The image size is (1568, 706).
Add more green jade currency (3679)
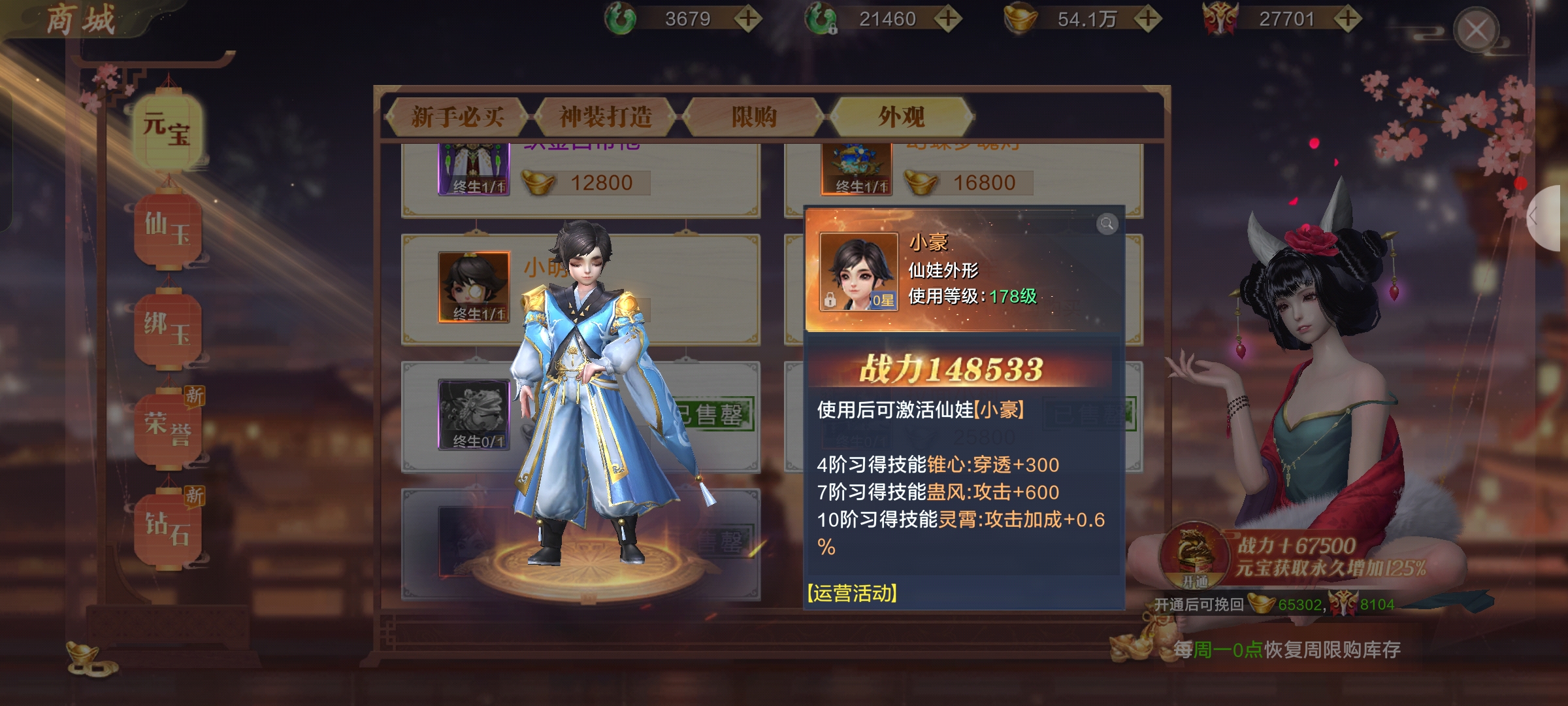[x=748, y=19]
